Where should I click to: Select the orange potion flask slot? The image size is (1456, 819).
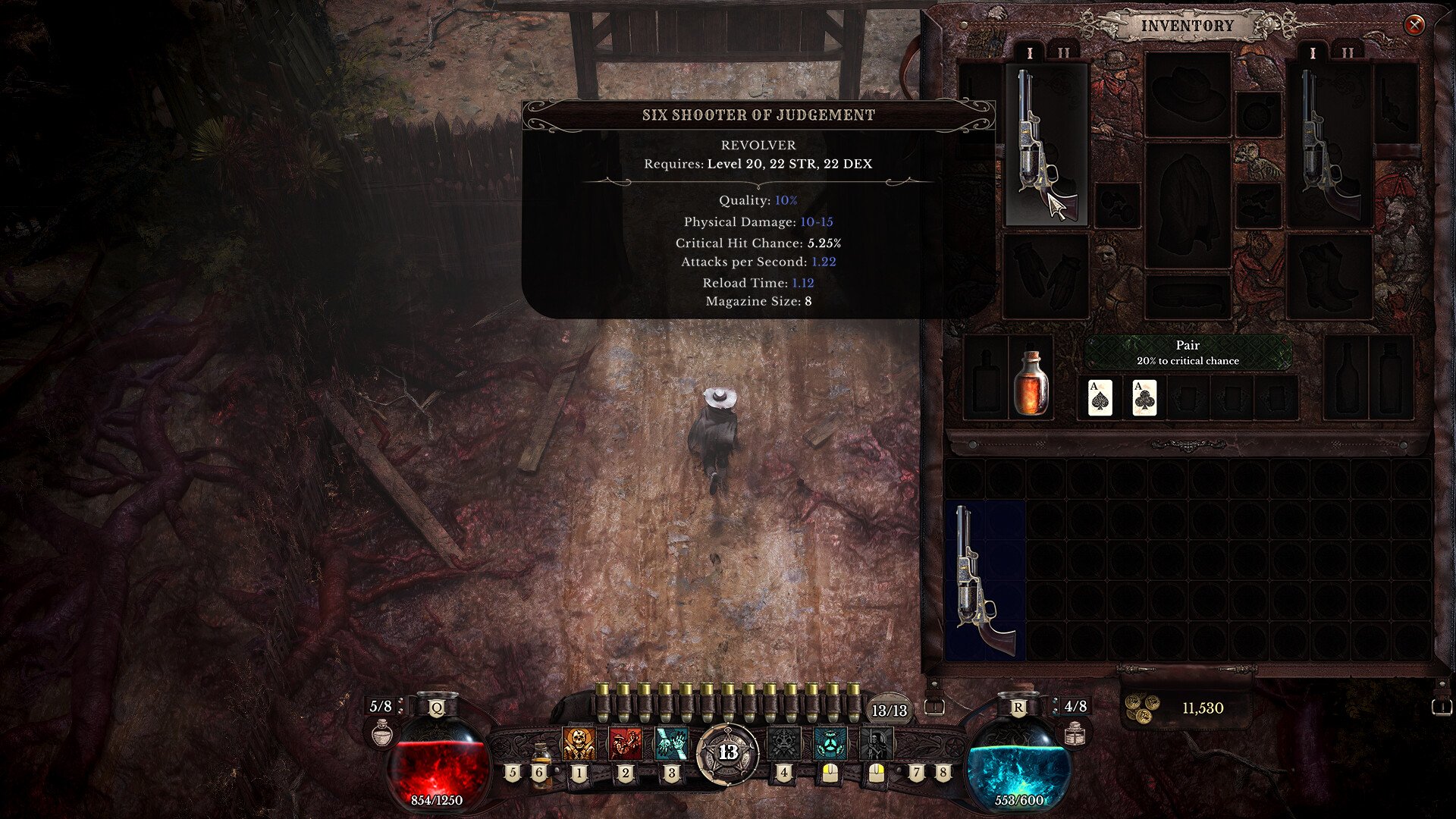pos(1031,383)
